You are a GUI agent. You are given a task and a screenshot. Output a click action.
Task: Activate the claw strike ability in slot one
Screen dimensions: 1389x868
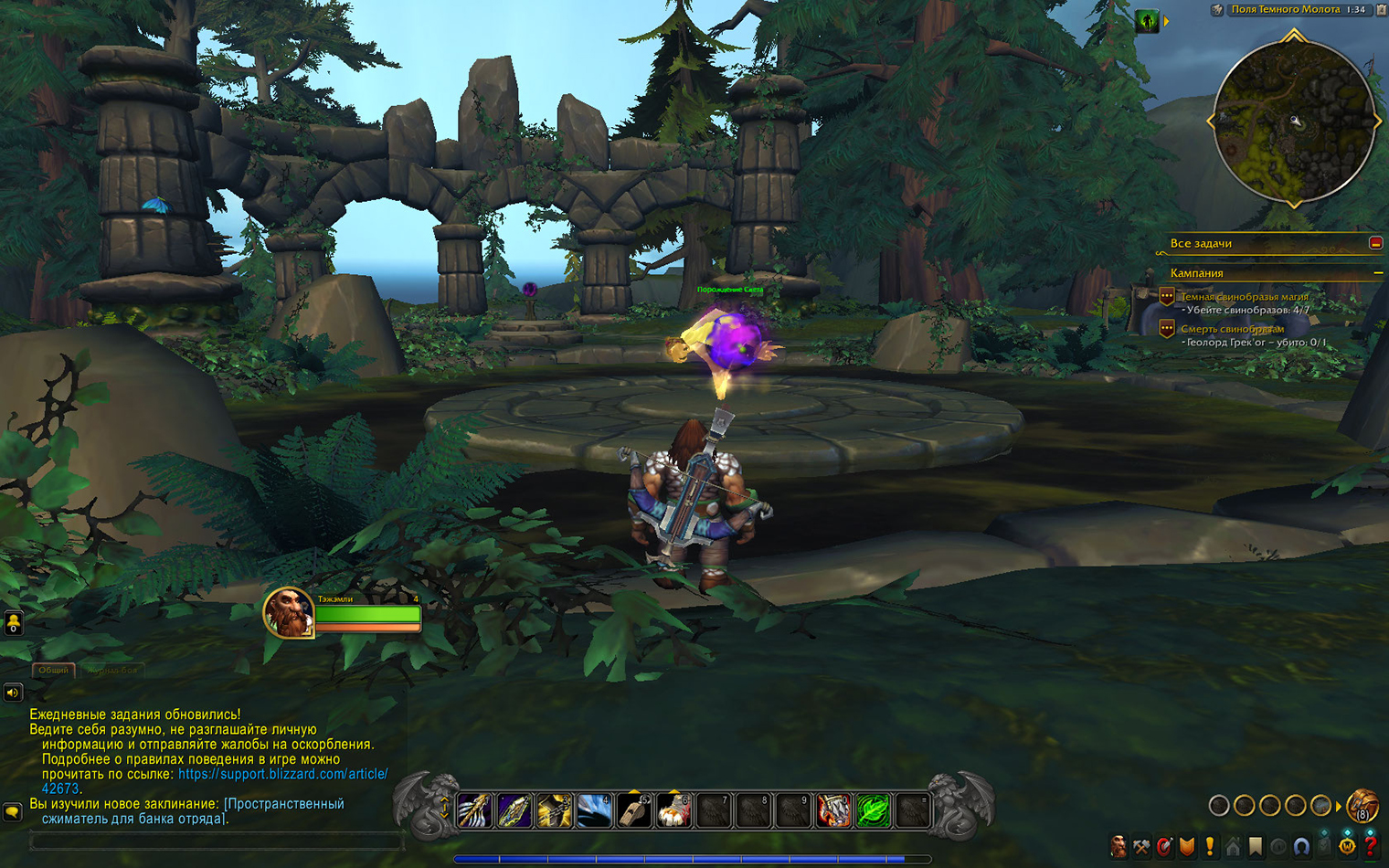point(474,810)
